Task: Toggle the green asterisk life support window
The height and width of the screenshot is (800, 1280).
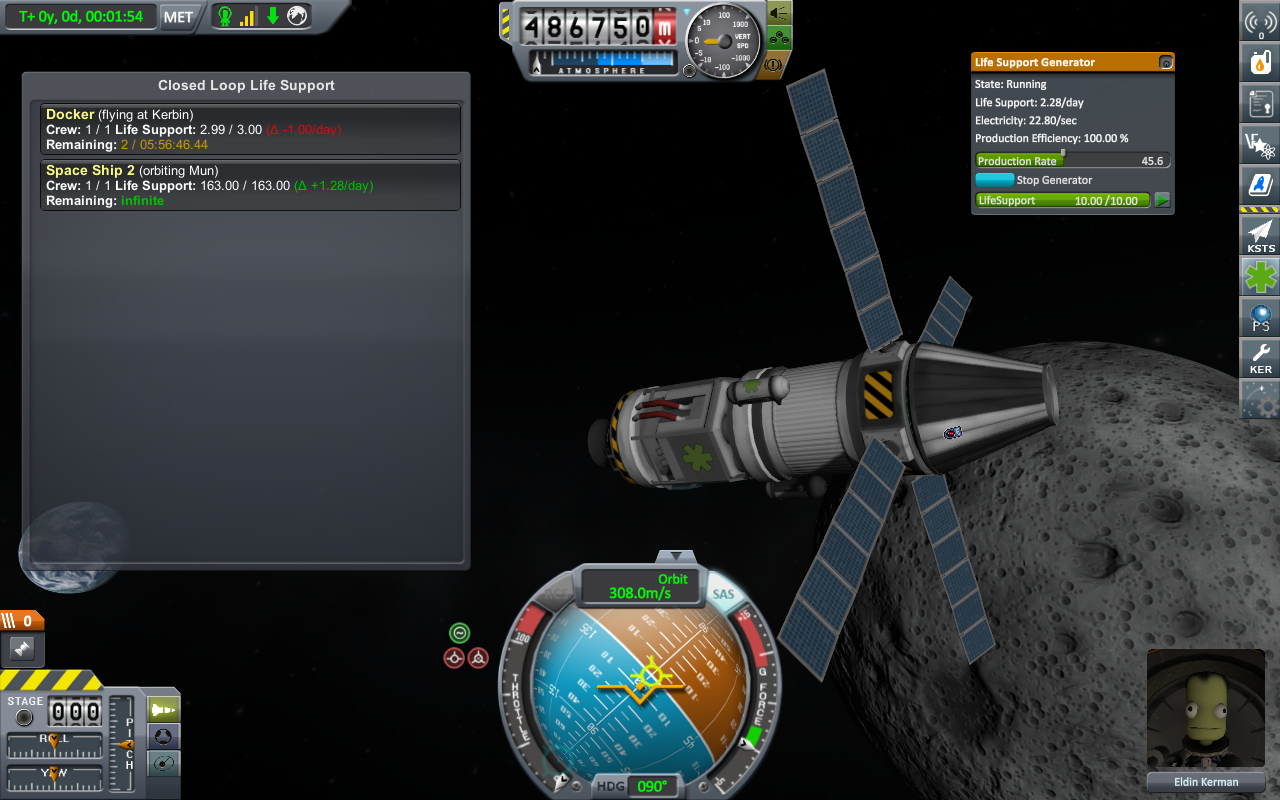Action: click(x=1260, y=276)
